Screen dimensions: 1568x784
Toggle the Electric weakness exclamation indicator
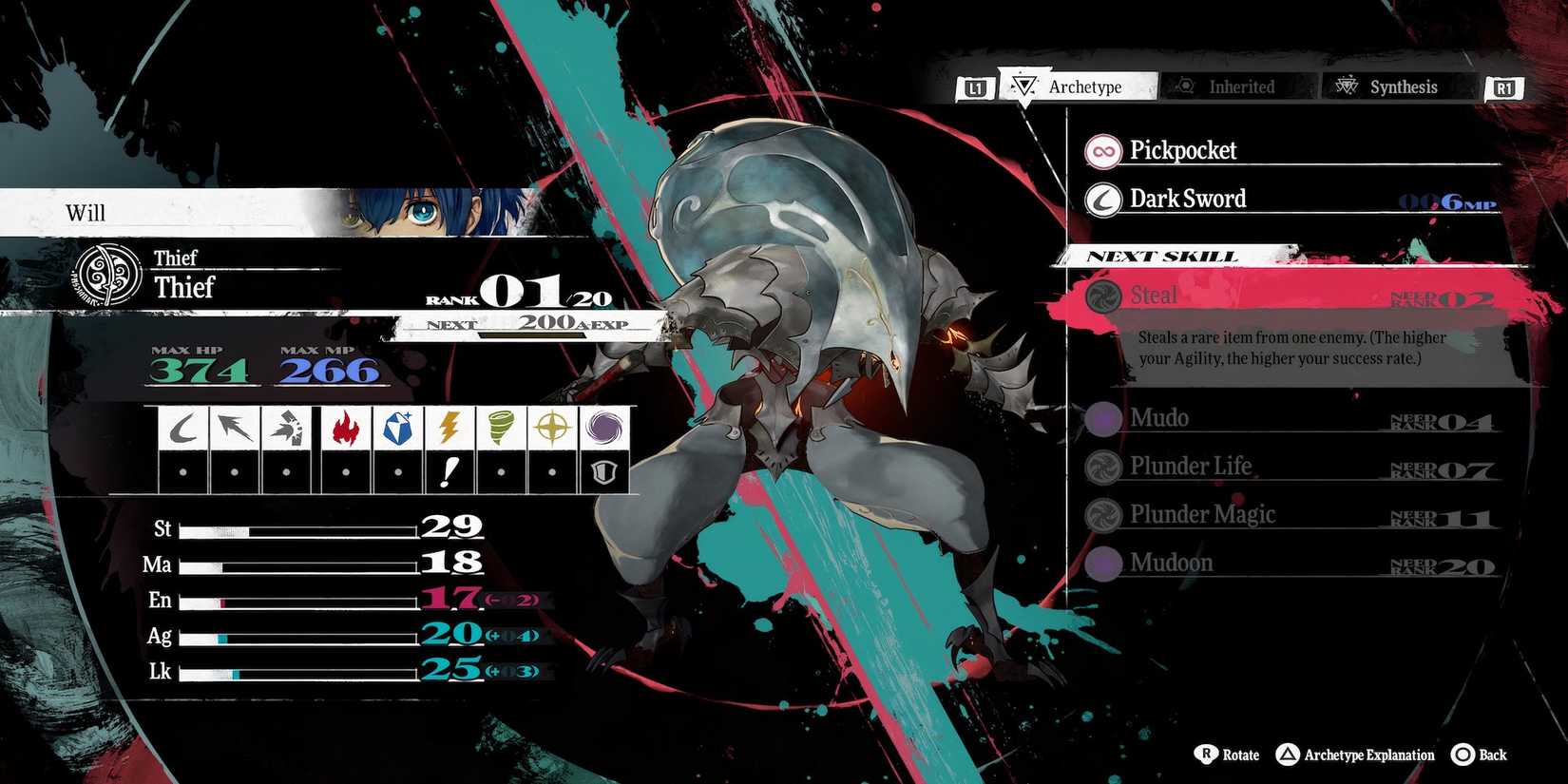tap(450, 470)
